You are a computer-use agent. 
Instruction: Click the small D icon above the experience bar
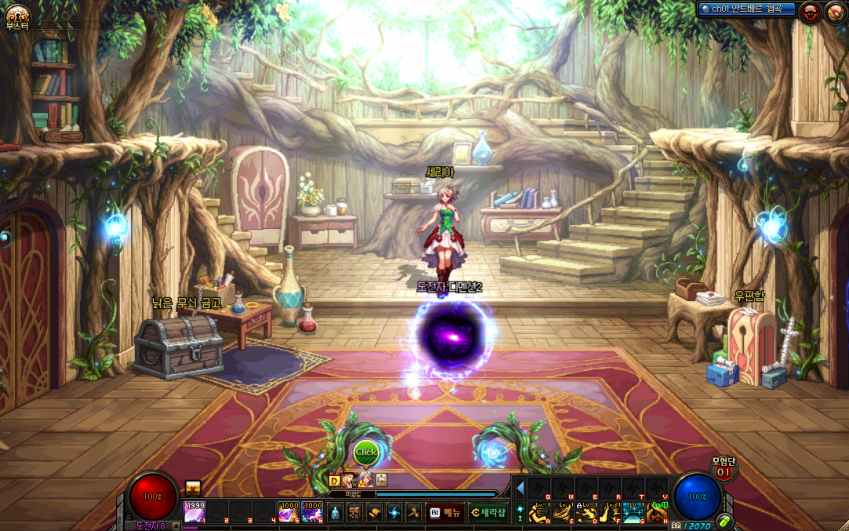335,480
